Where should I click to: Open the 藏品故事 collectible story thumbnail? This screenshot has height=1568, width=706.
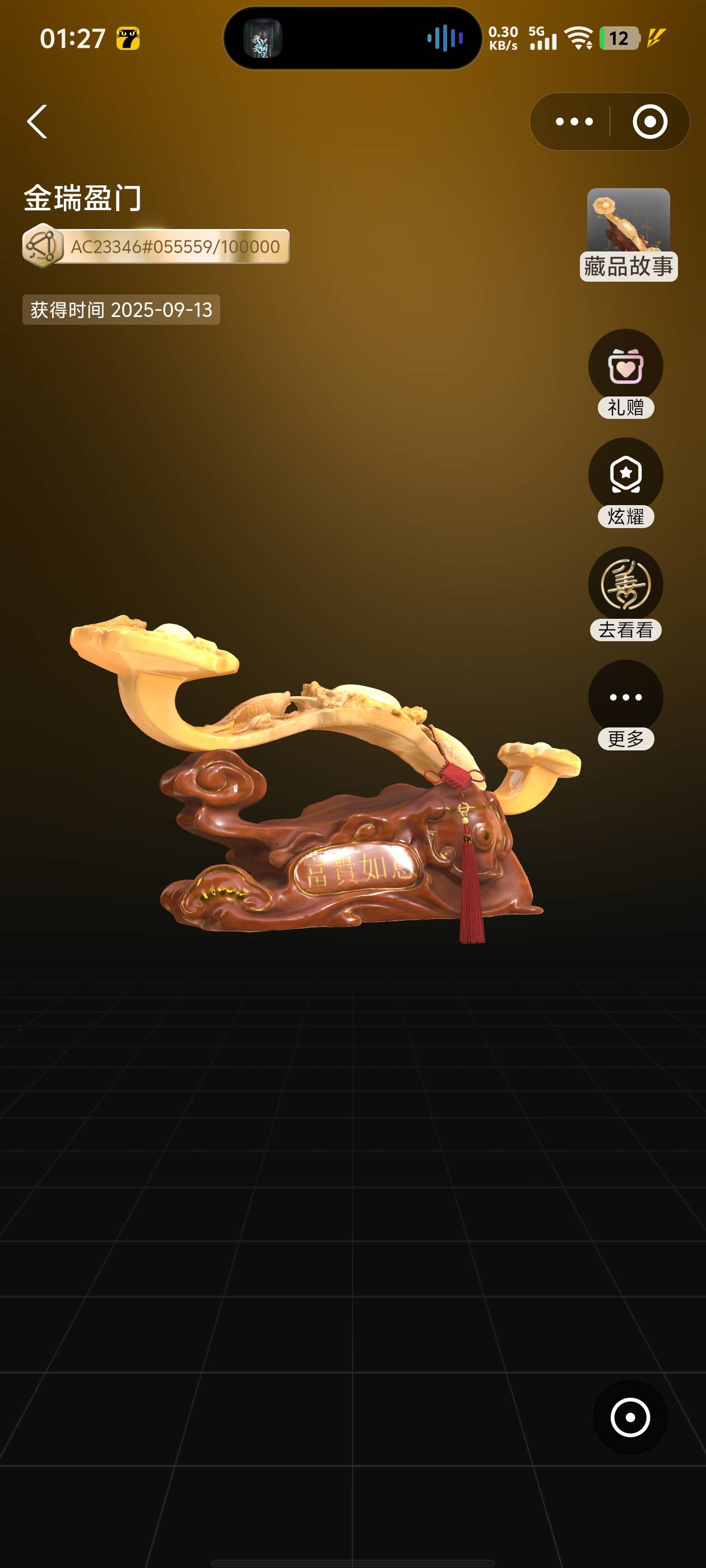[x=628, y=234]
